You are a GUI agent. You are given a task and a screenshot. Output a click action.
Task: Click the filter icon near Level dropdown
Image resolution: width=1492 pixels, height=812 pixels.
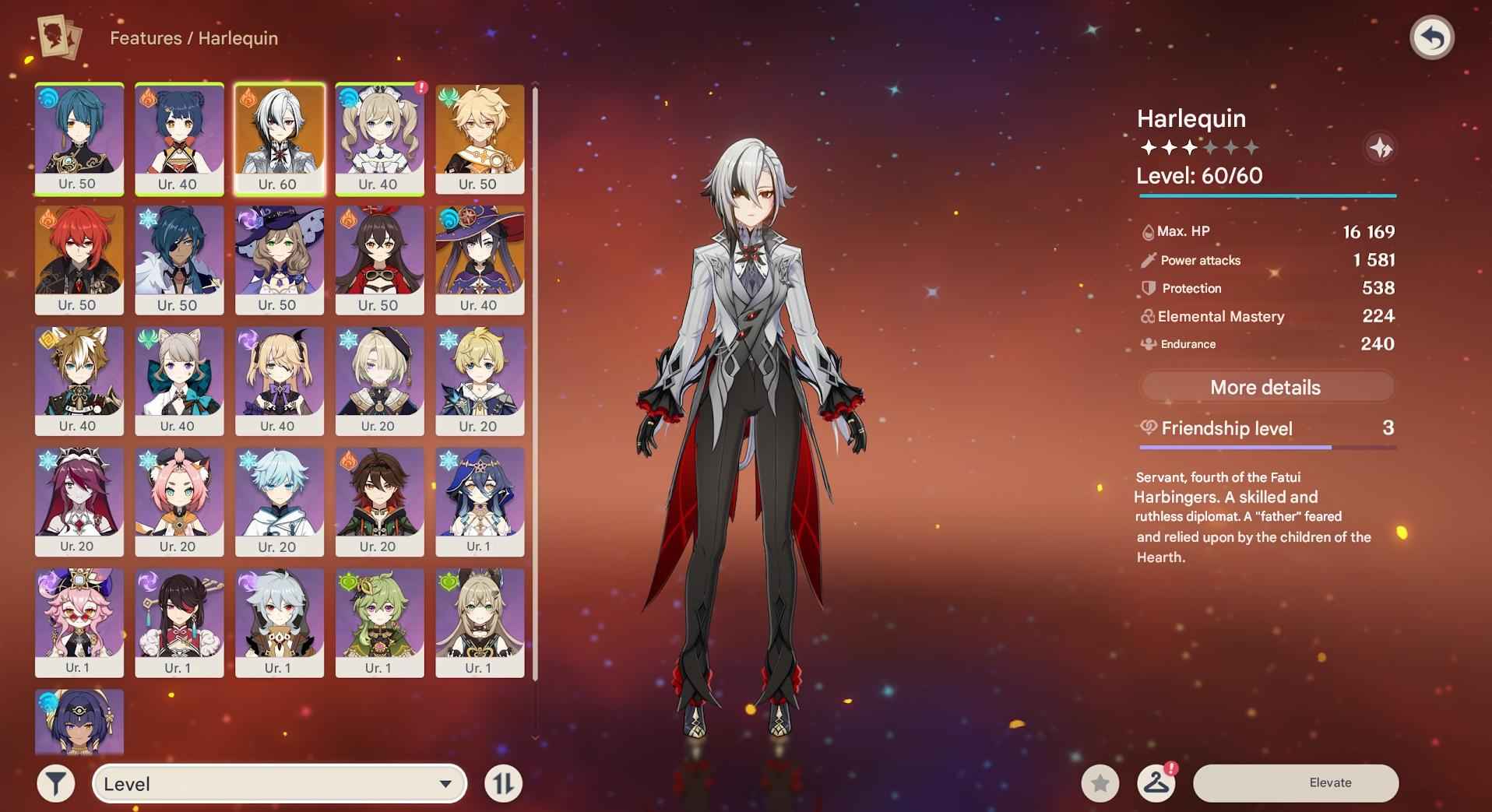[x=55, y=783]
